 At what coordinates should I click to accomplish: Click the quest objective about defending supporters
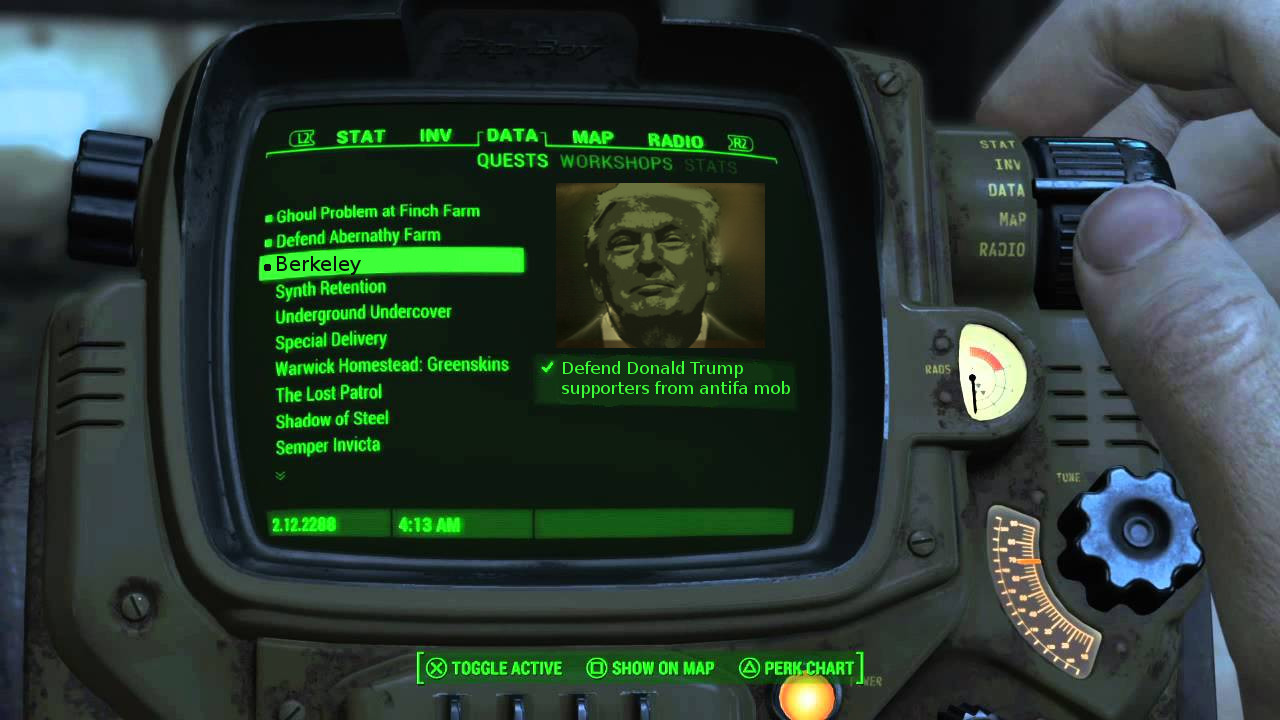point(675,379)
